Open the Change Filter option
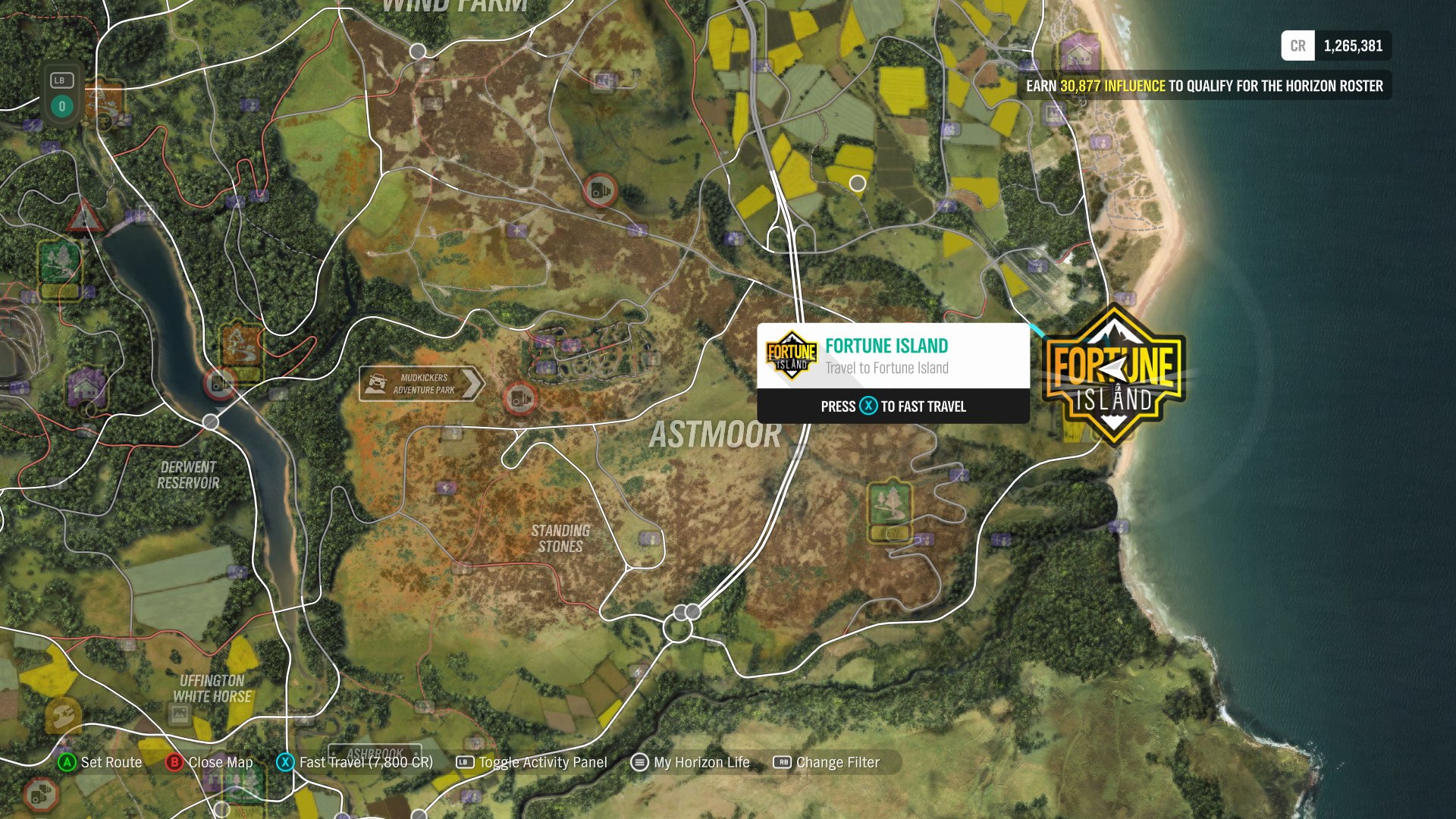This screenshot has width=1456, height=819. [x=827, y=762]
